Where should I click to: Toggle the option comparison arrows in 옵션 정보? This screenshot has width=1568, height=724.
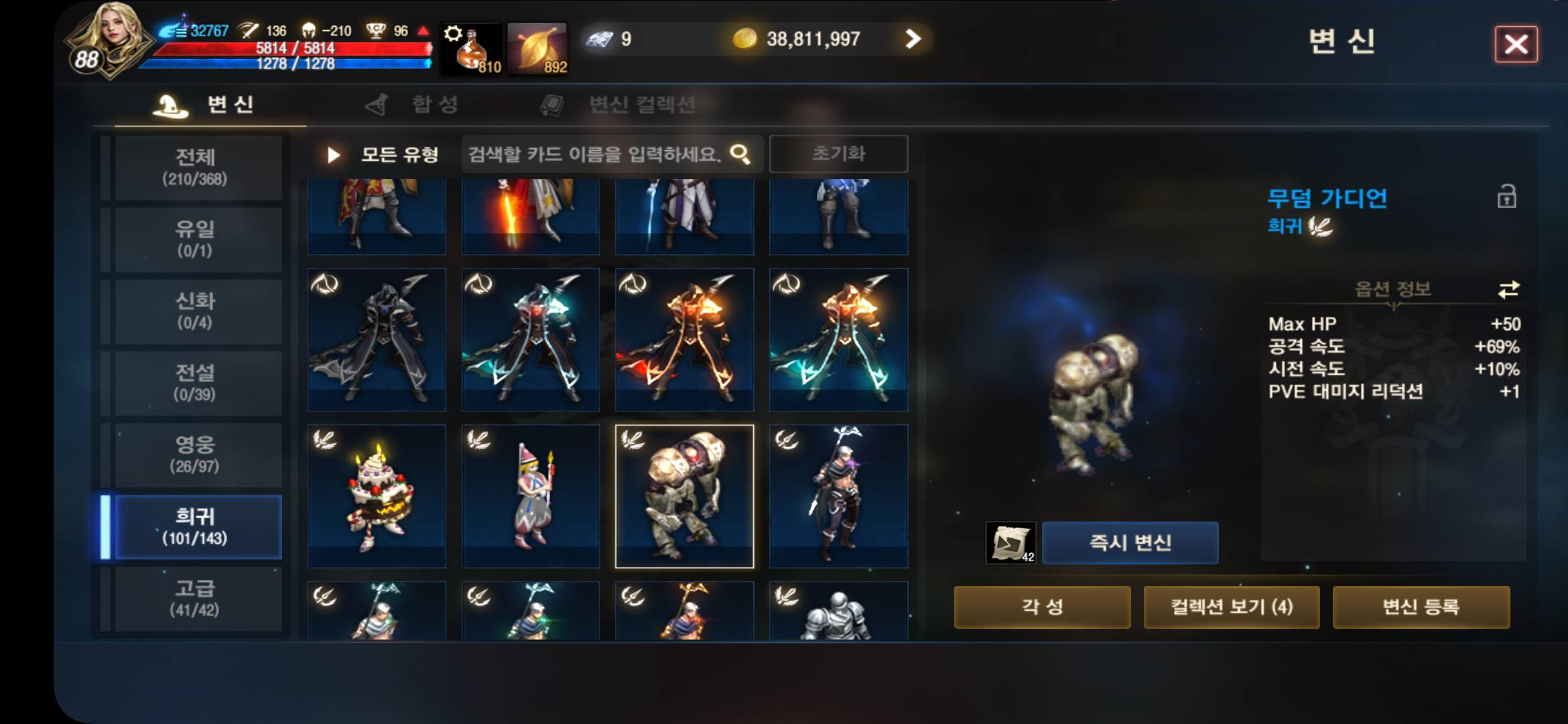1510,288
